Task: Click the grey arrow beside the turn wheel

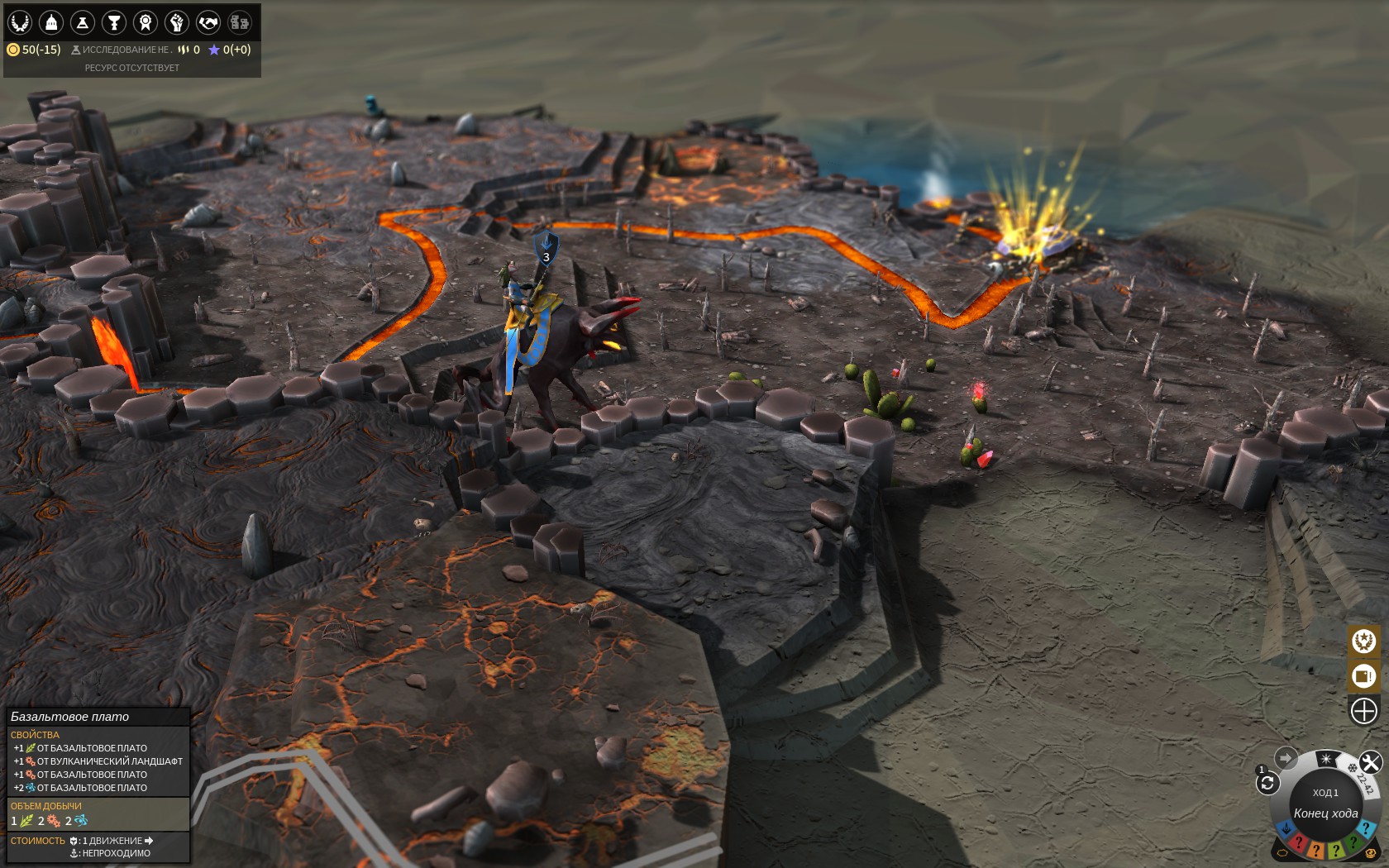Action: pos(1286,757)
